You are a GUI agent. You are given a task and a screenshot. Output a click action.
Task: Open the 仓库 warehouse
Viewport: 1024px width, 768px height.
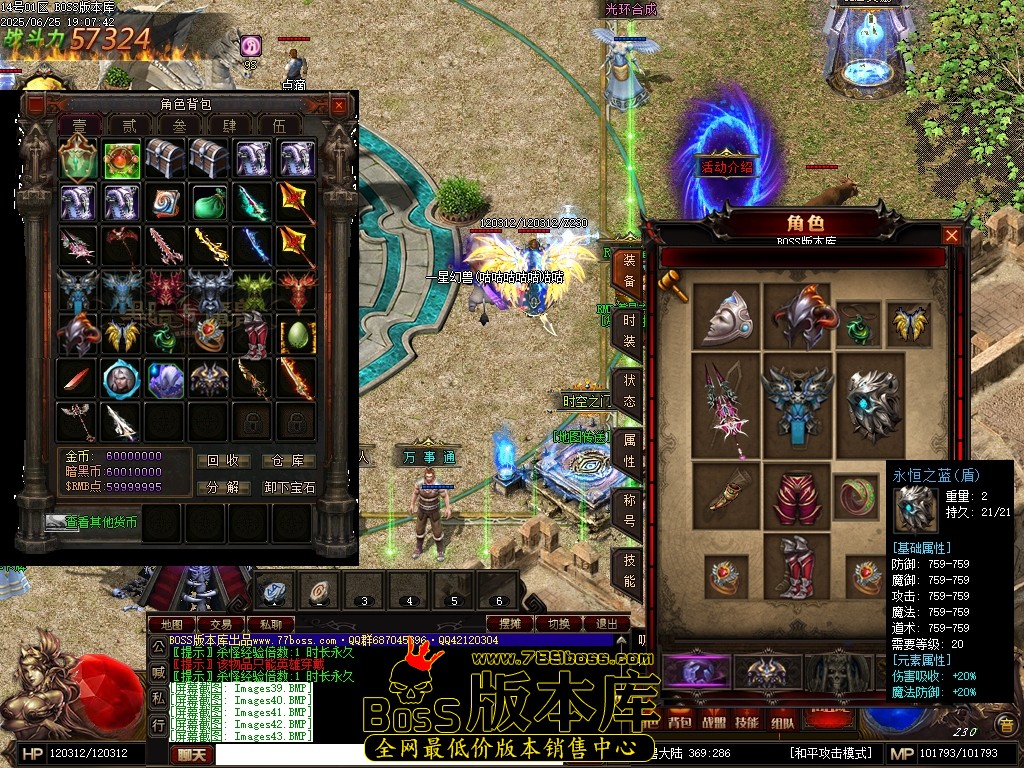coord(289,461)
